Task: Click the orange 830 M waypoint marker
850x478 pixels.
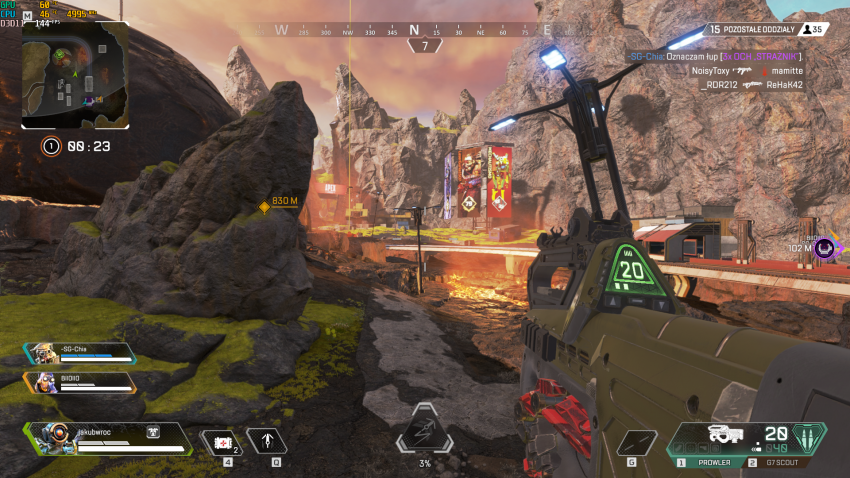Action: 265,207
